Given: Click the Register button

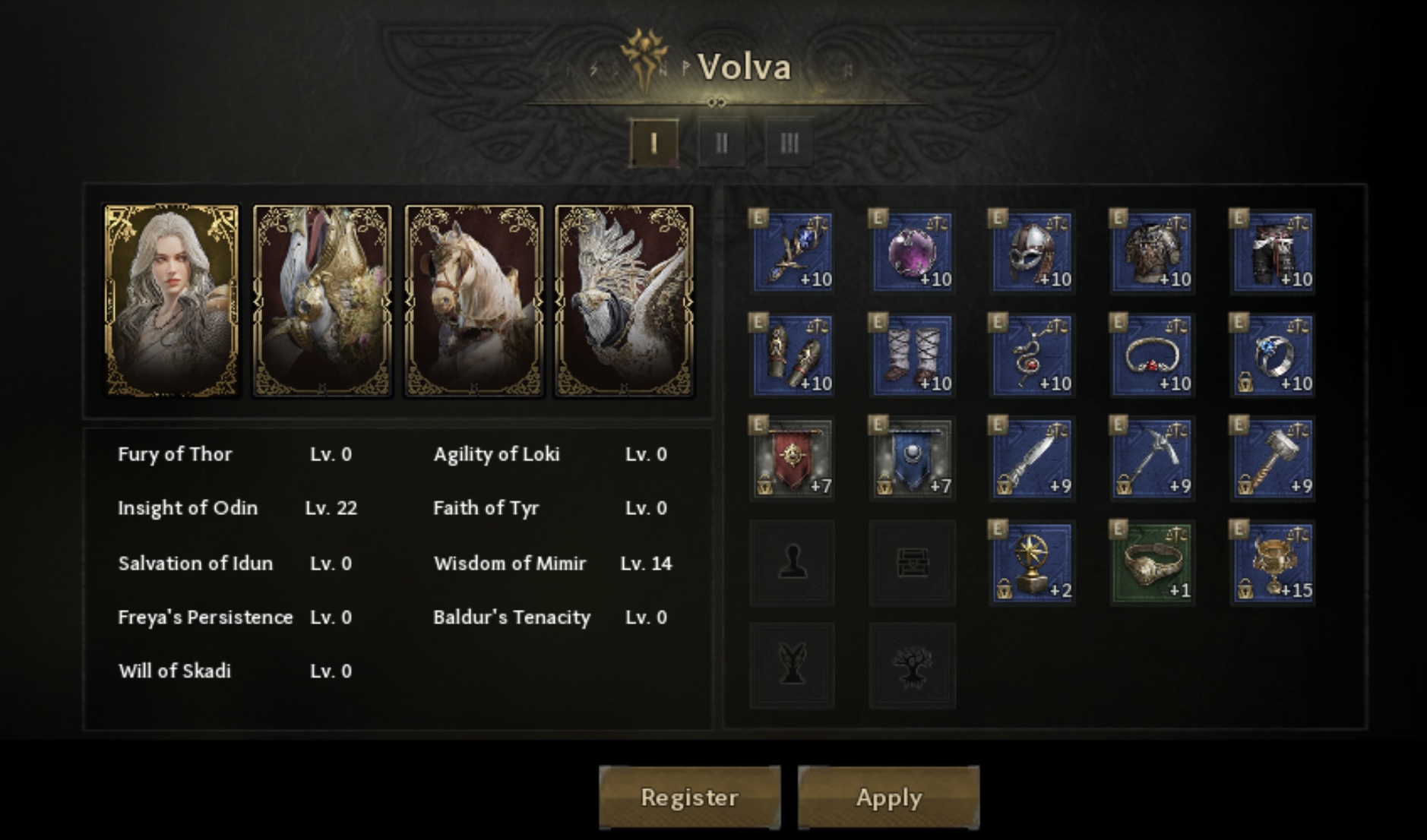Looking at the screenshot, I should coord(689,797).
